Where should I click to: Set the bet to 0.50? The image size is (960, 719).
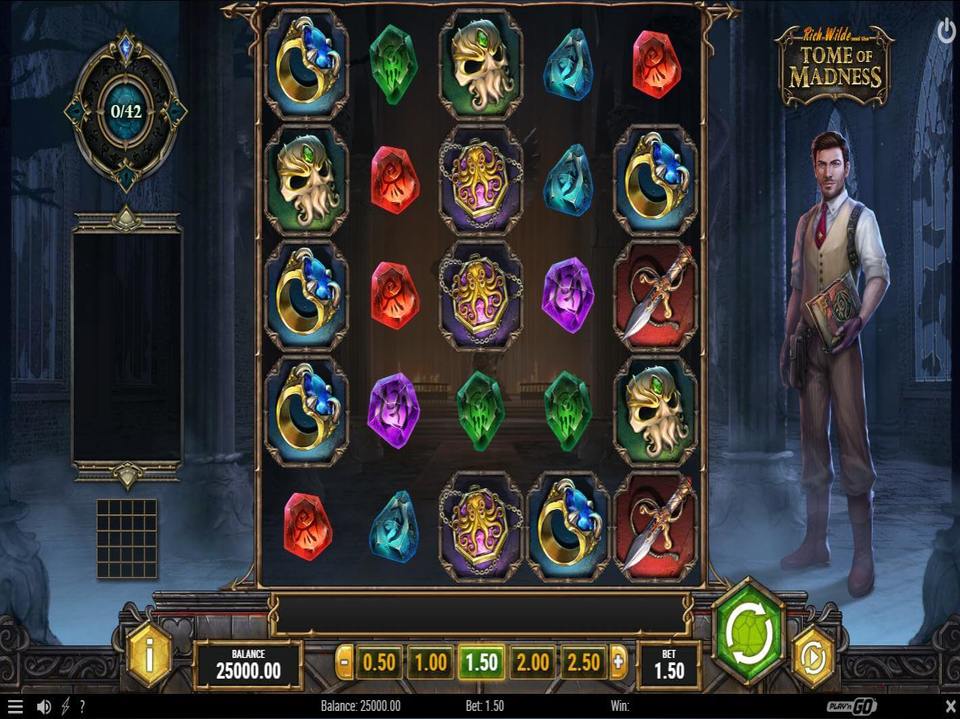[379, 662]
